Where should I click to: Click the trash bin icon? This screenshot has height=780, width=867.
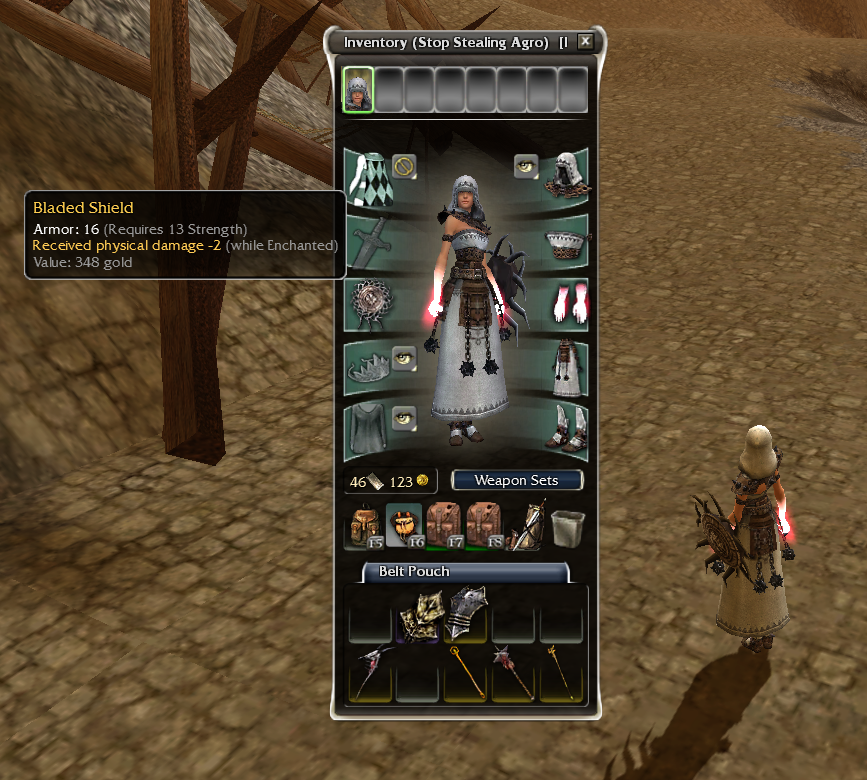click(566, 526)
